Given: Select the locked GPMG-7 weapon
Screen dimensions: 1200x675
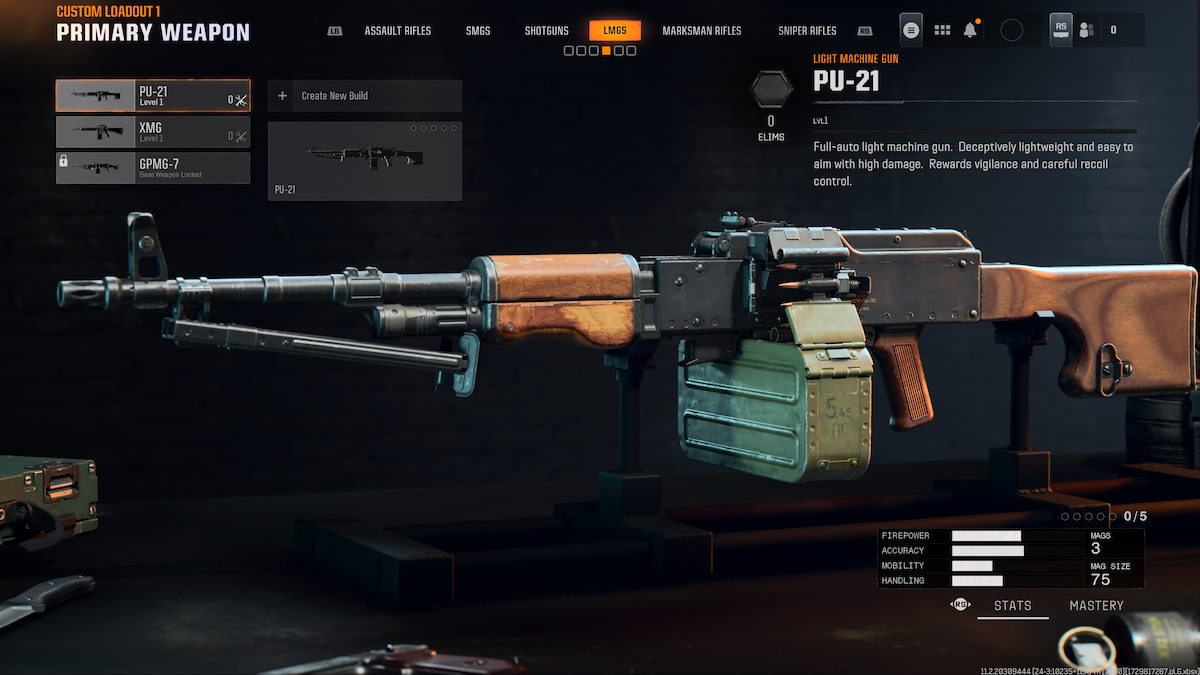Looking at the screenshot, I should point(153,168).
